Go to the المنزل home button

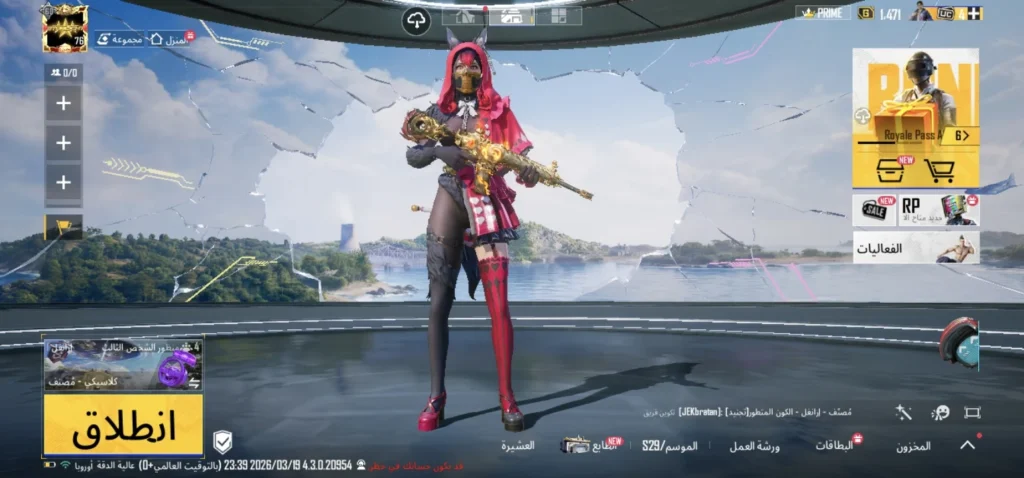coord(170,39)
